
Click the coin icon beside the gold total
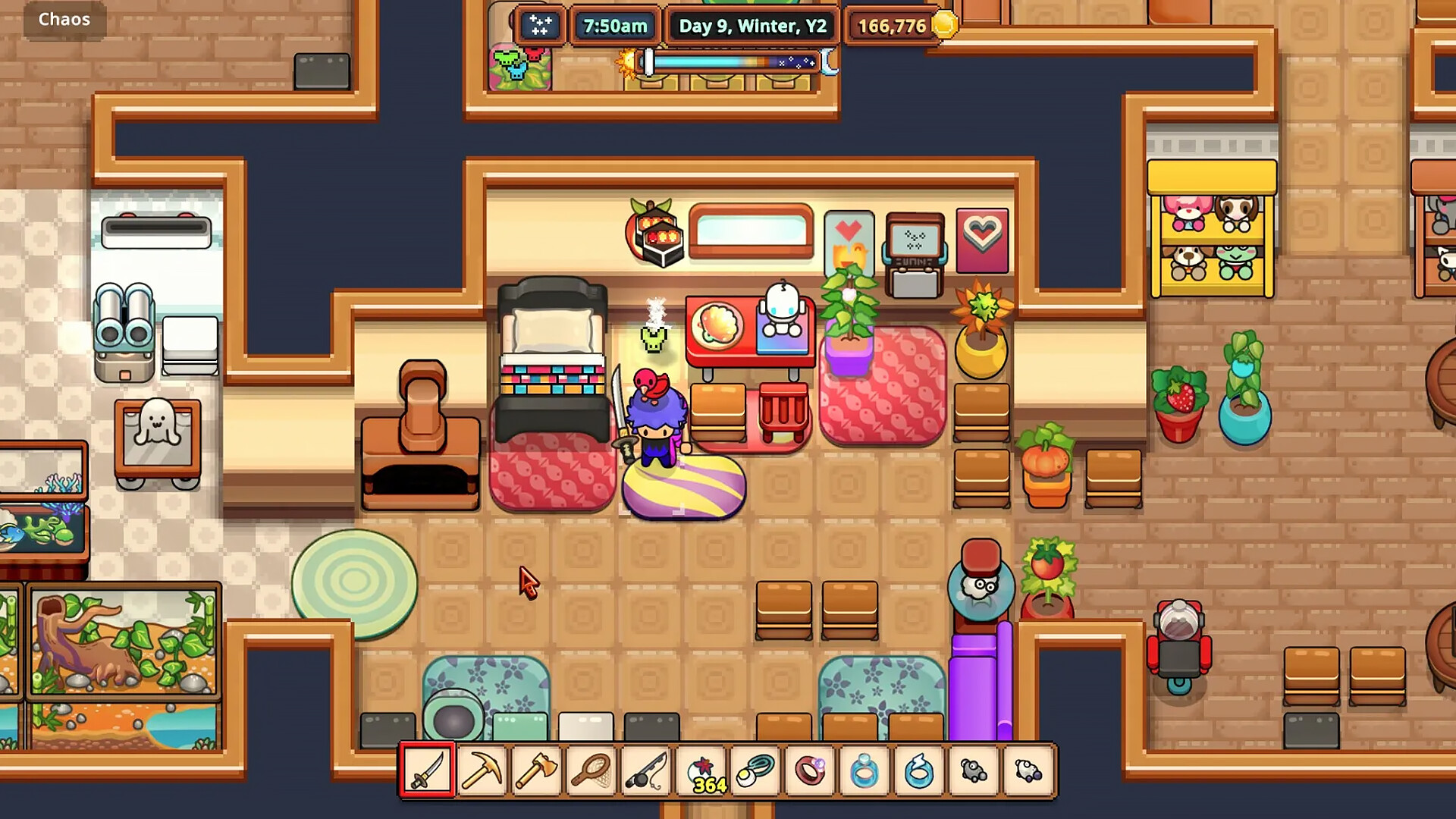pos(943,25)
